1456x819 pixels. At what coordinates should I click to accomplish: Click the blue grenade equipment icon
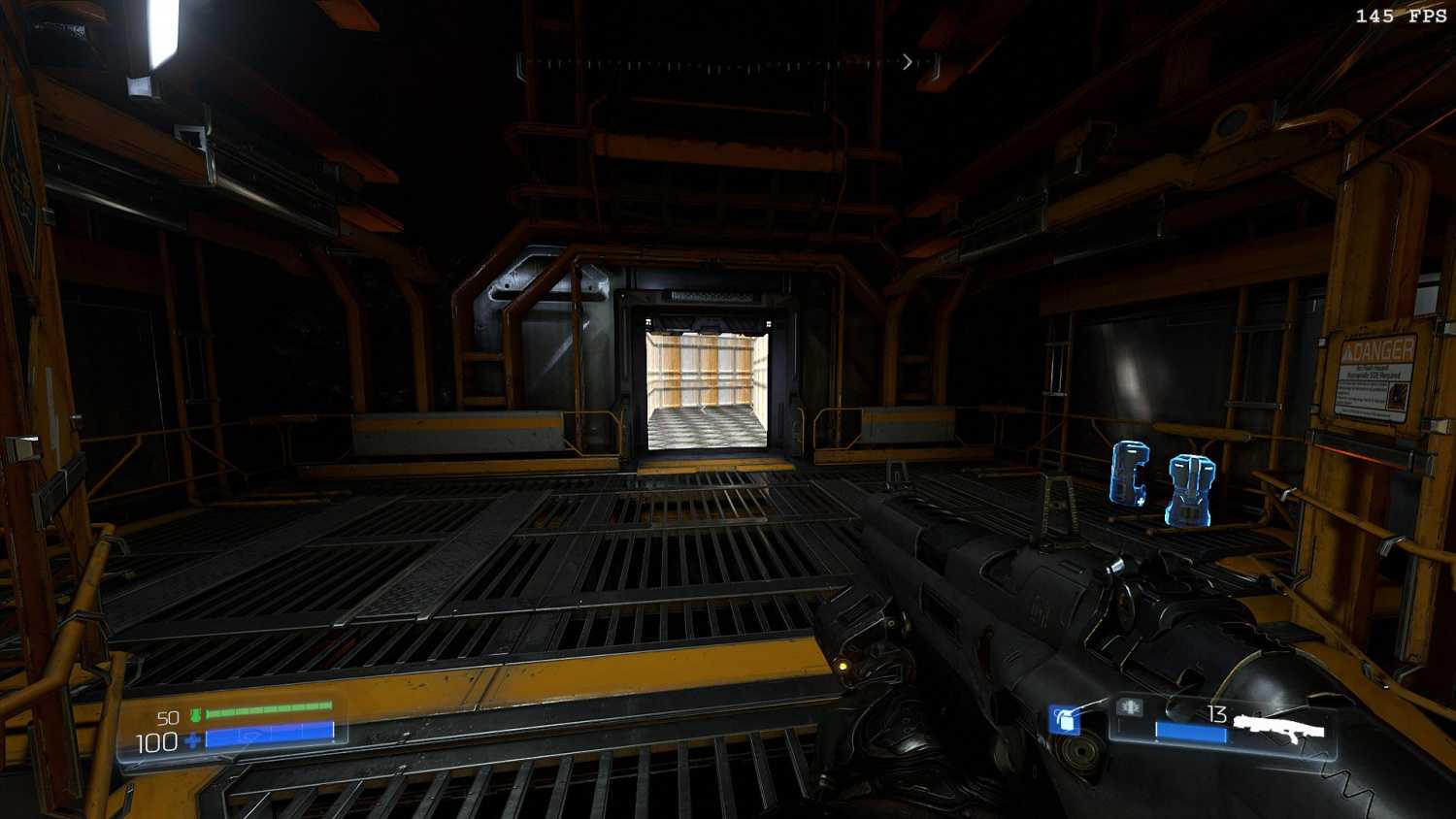point(1065,720)
